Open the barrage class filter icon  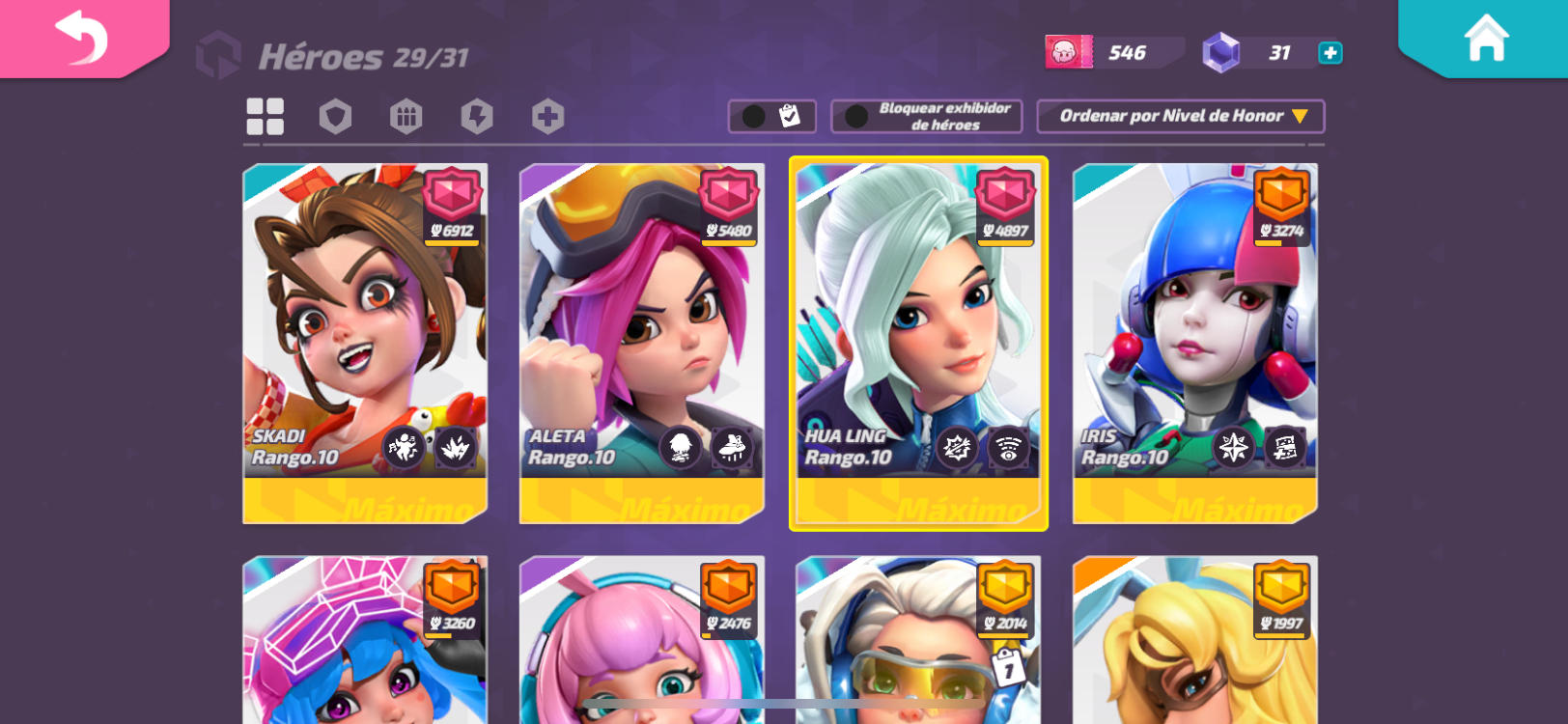pos(406,116)
